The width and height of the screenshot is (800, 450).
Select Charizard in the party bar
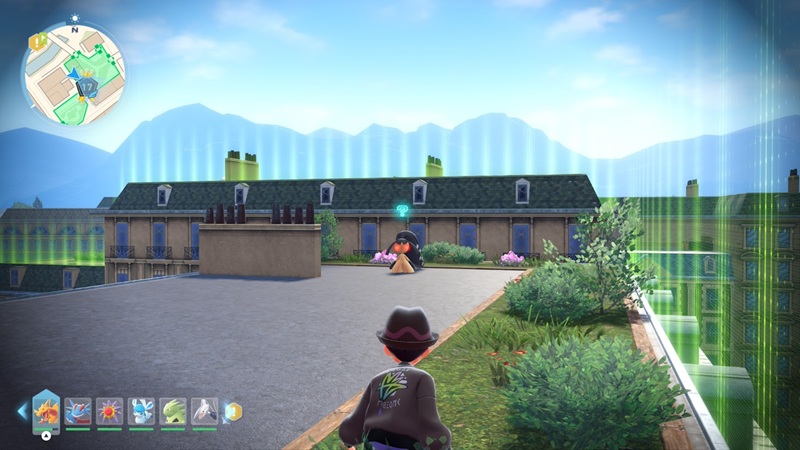(47, 410)
